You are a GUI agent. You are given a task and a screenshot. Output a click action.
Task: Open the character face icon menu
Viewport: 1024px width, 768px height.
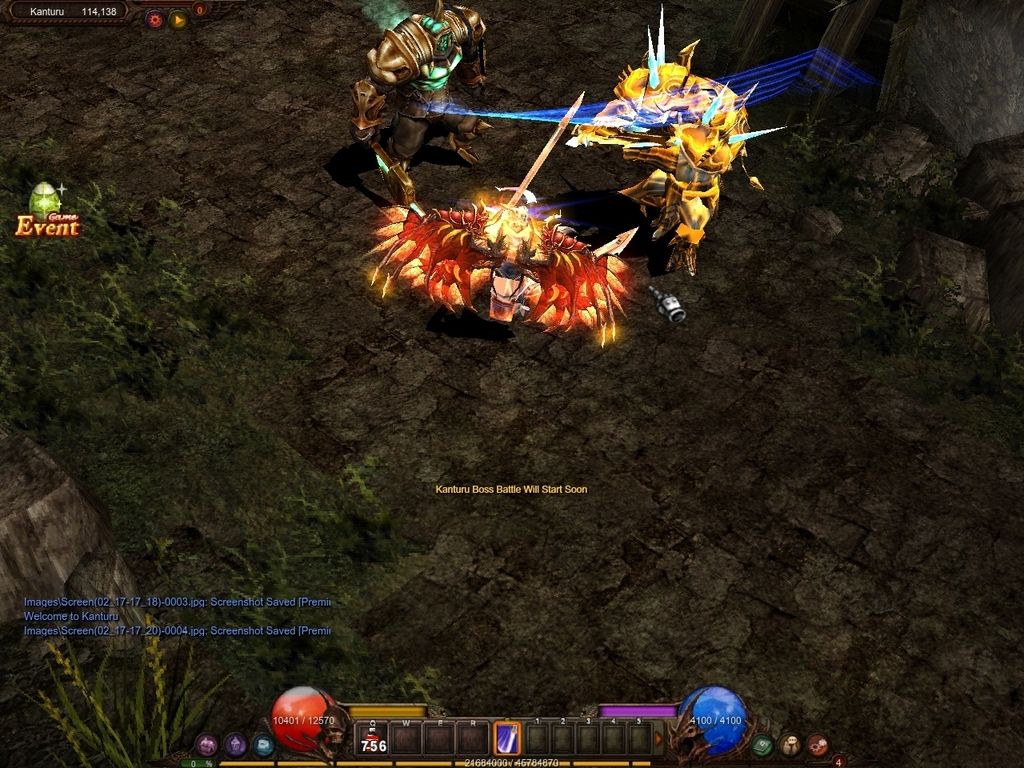(790, 744)
